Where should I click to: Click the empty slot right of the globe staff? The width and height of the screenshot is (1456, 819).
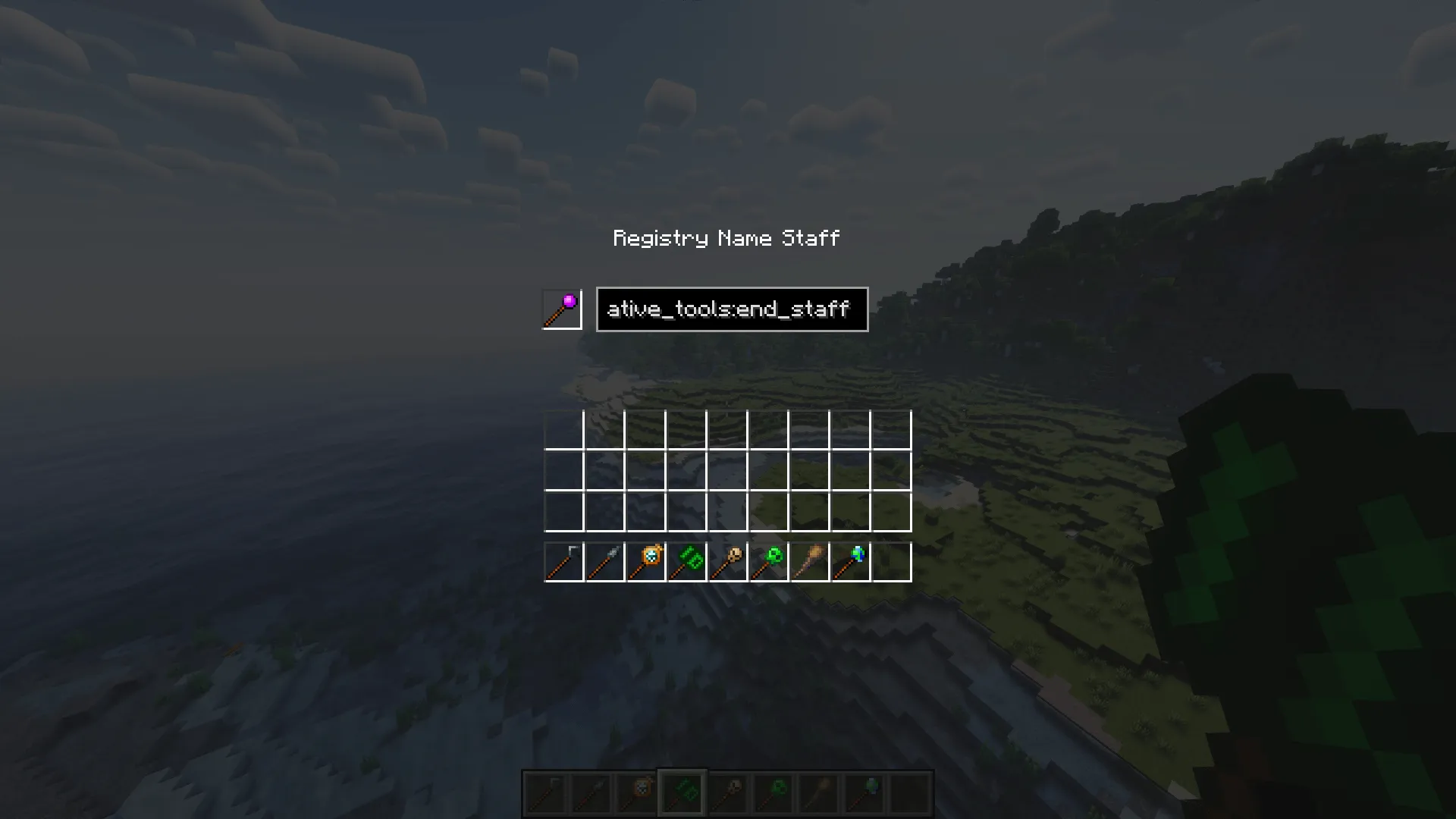893,560
